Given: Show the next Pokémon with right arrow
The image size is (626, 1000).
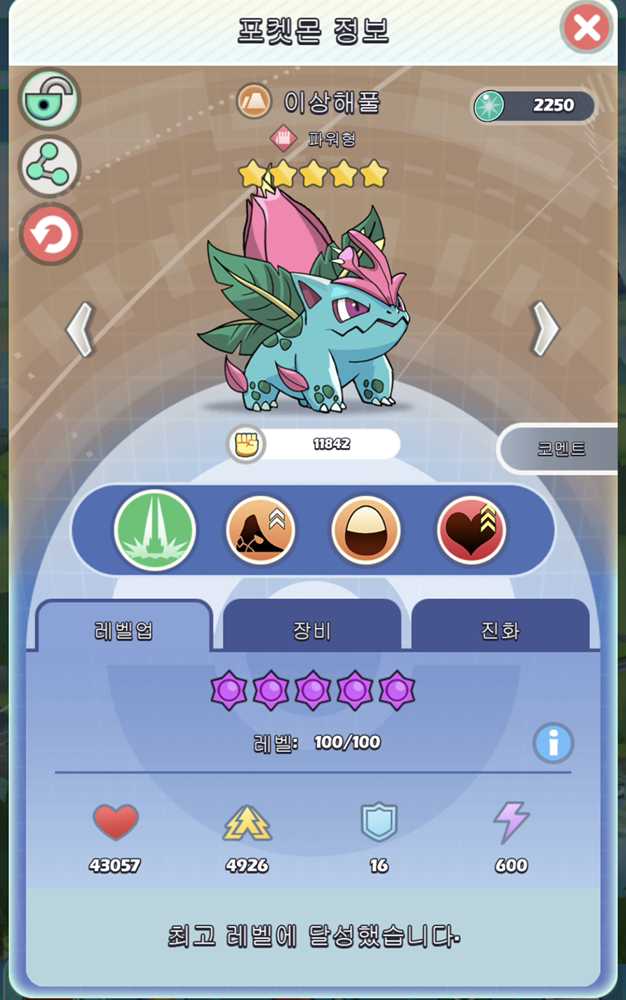Looking at the screenshot, I should pos(545,328).
